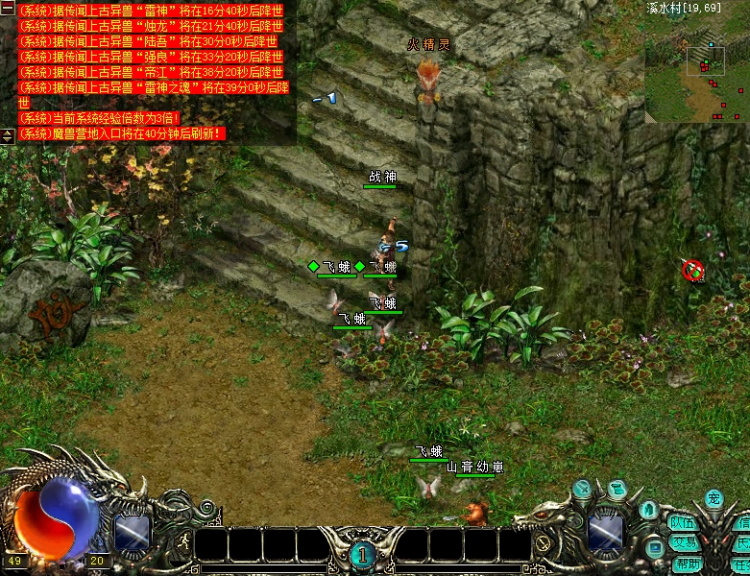This screenshot has height=576, width=750.
Task: Open the 宠 (Pet) round button
Action: [x=713, y=498]
